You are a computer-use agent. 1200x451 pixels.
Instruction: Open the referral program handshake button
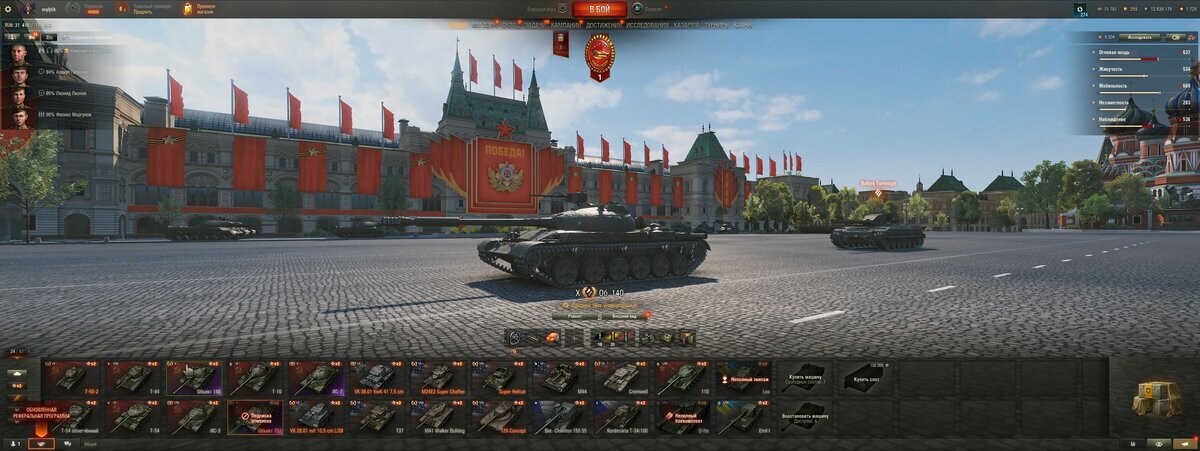pyautogui.click(x=41, y=443)
